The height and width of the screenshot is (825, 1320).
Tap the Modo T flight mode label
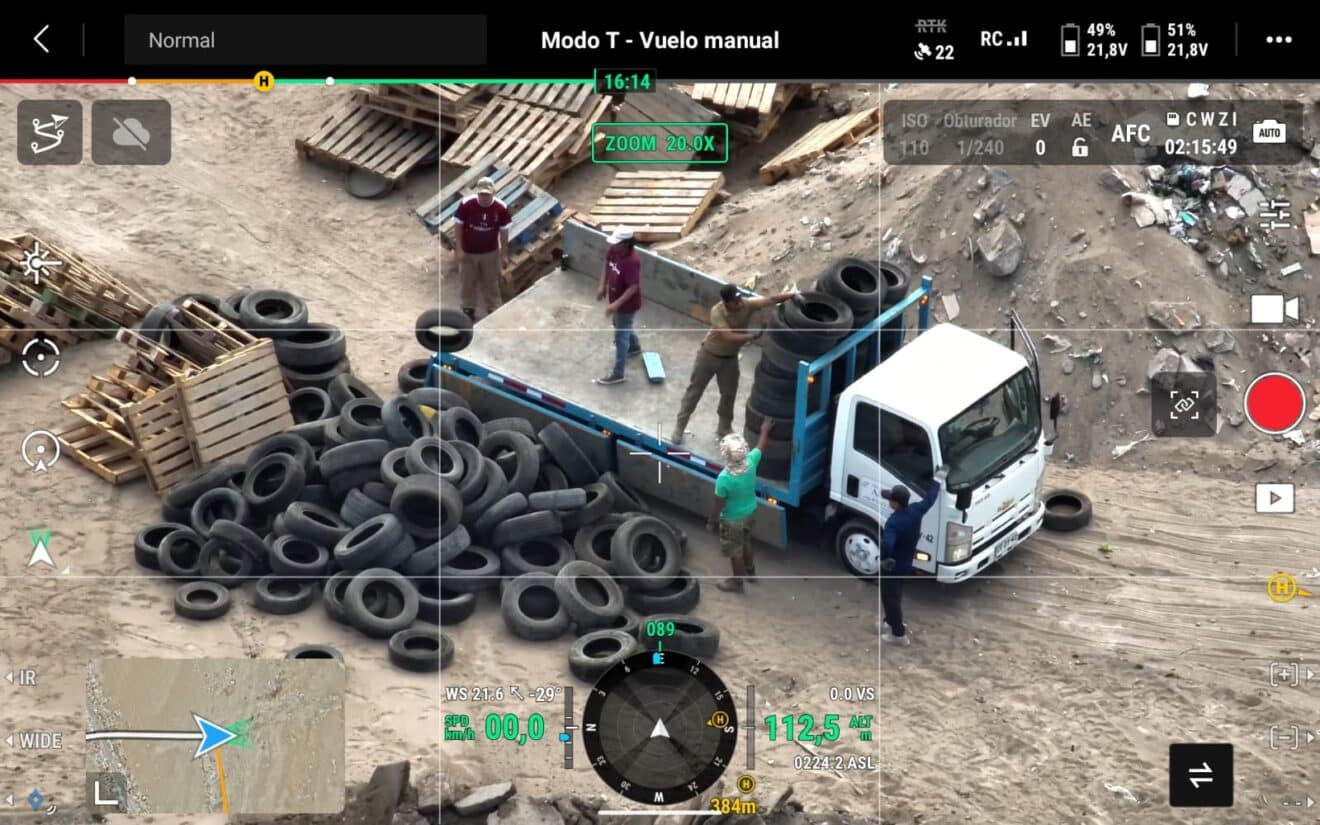coord(660,40)
